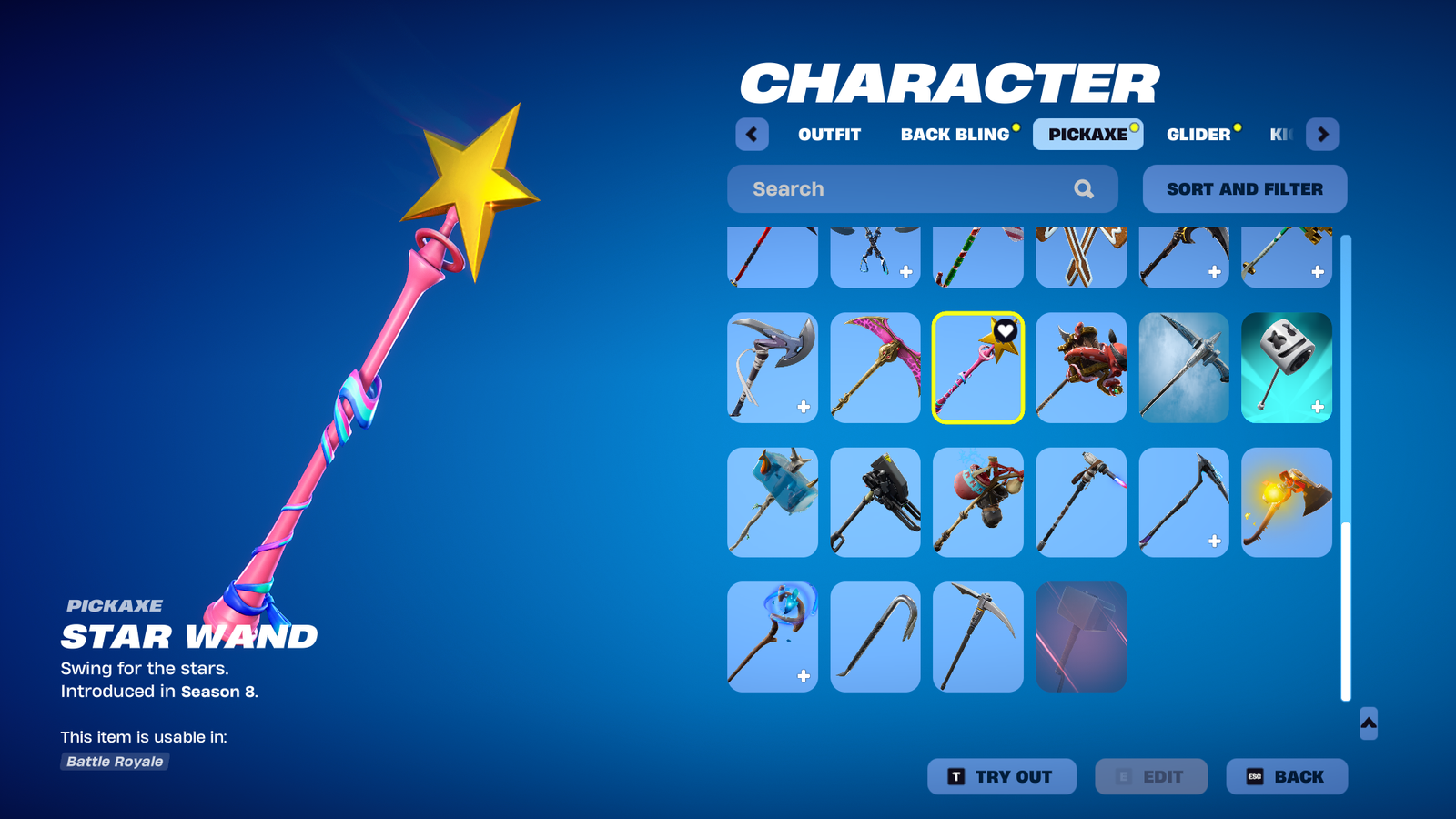Choose the pinata llama pickaxe

click(977, 502)
